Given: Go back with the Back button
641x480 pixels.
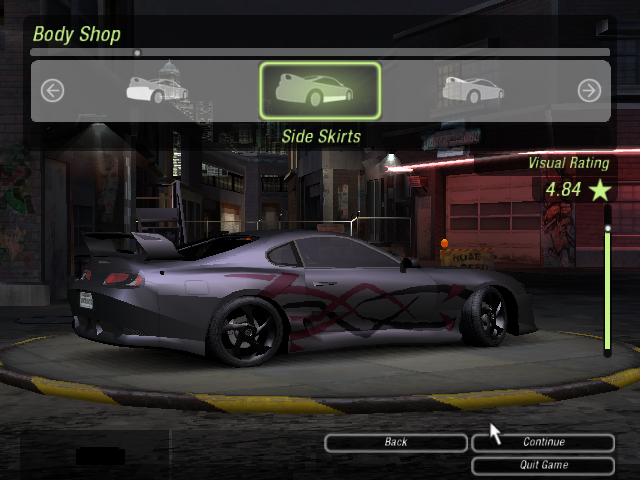Looking at the screenshot, I should pos(396,442).
